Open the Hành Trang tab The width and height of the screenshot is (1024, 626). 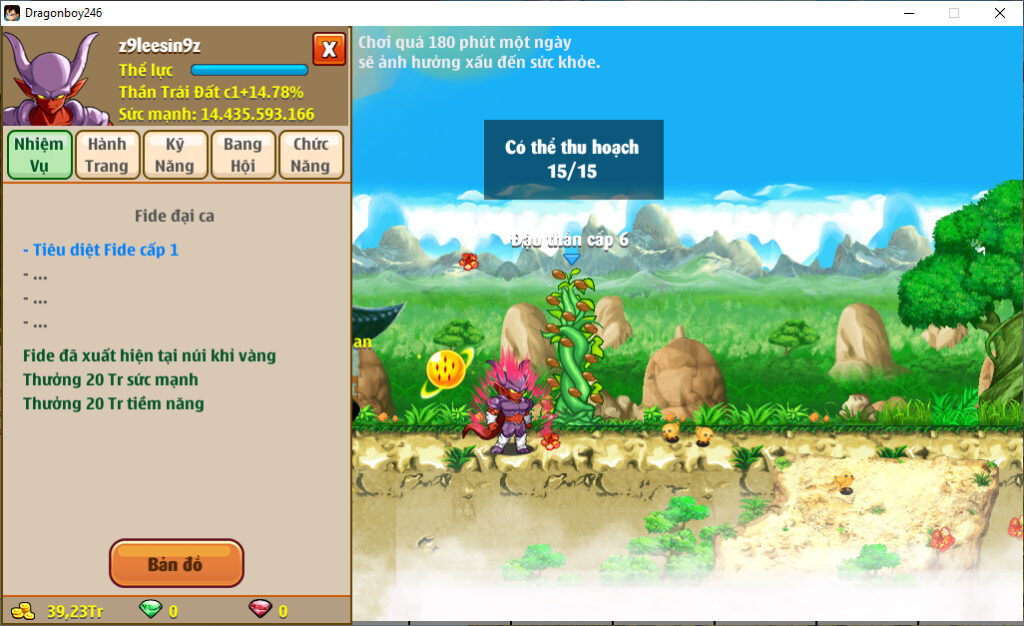pos(107,155)
